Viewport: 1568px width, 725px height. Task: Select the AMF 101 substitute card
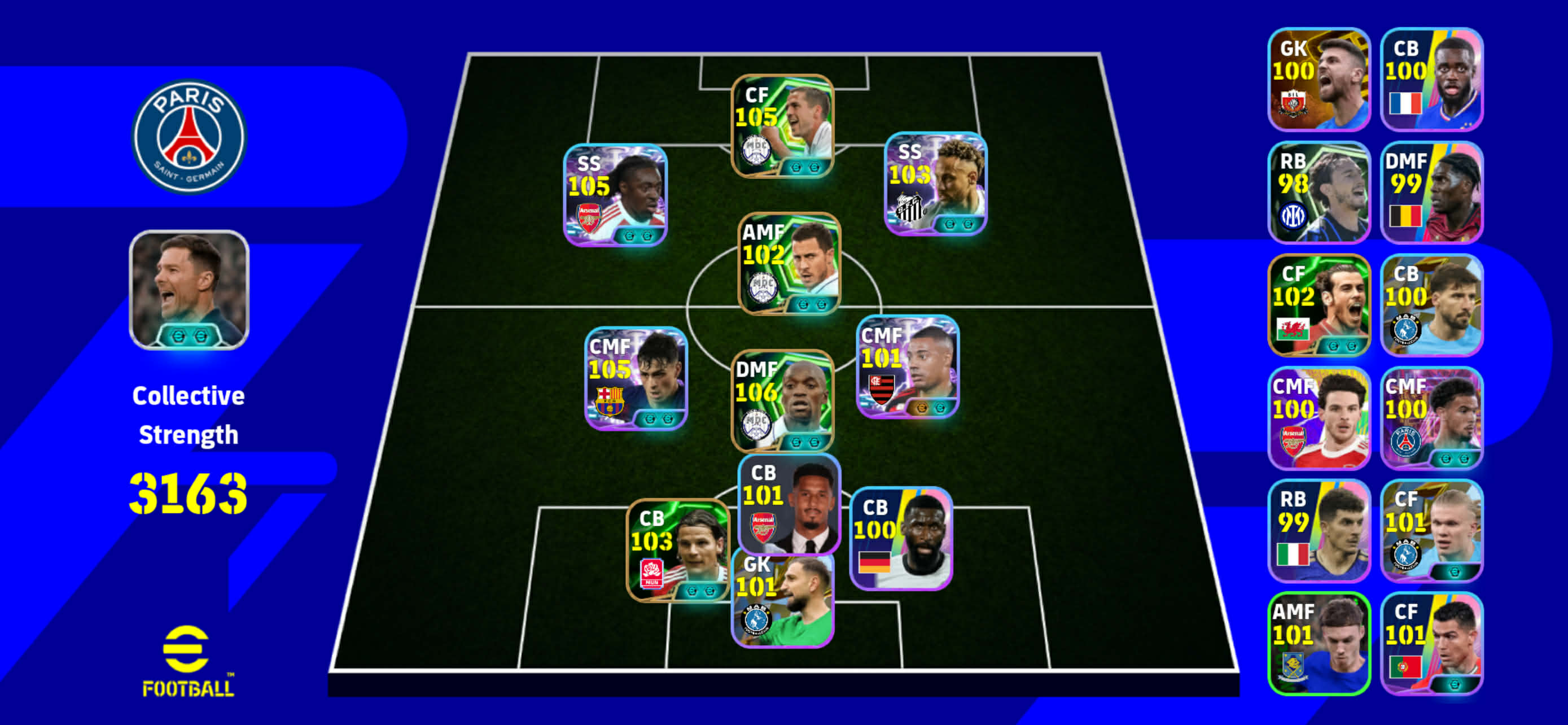[x=1319, y=643]
